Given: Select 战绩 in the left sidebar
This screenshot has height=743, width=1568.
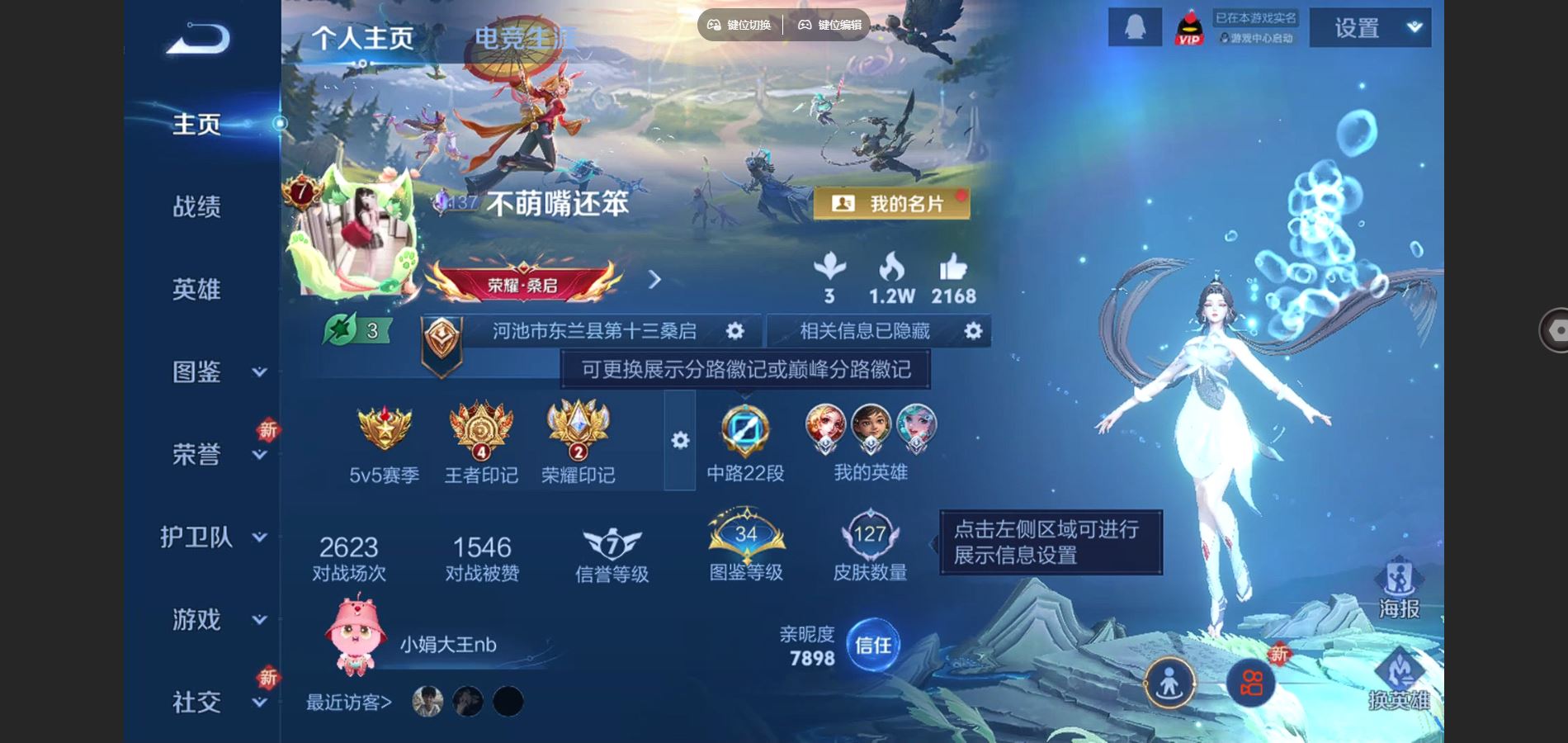Looking at the screenshot, I should (x=196, y=208).
